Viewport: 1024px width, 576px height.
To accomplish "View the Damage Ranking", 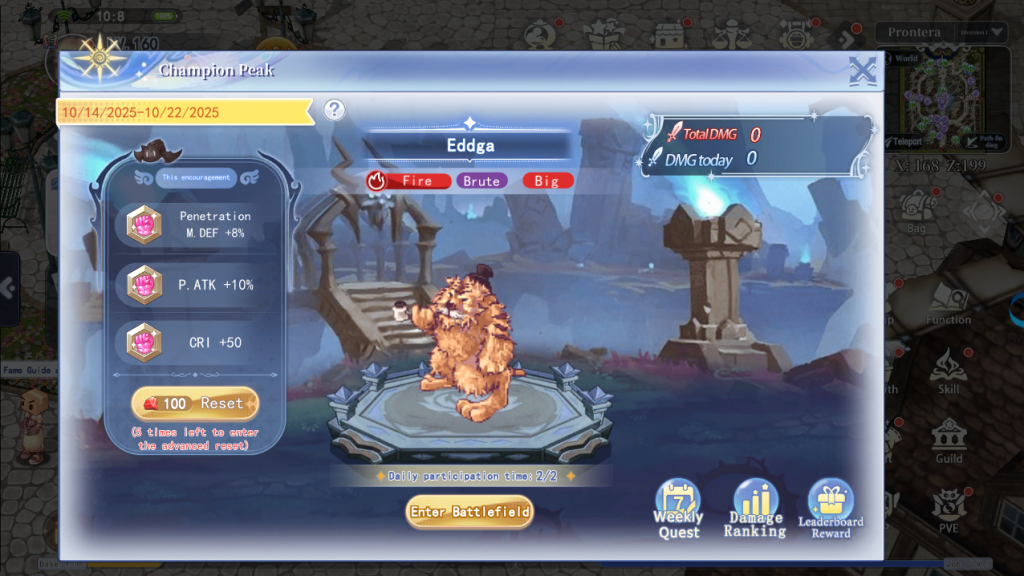I will click(755, 509).
